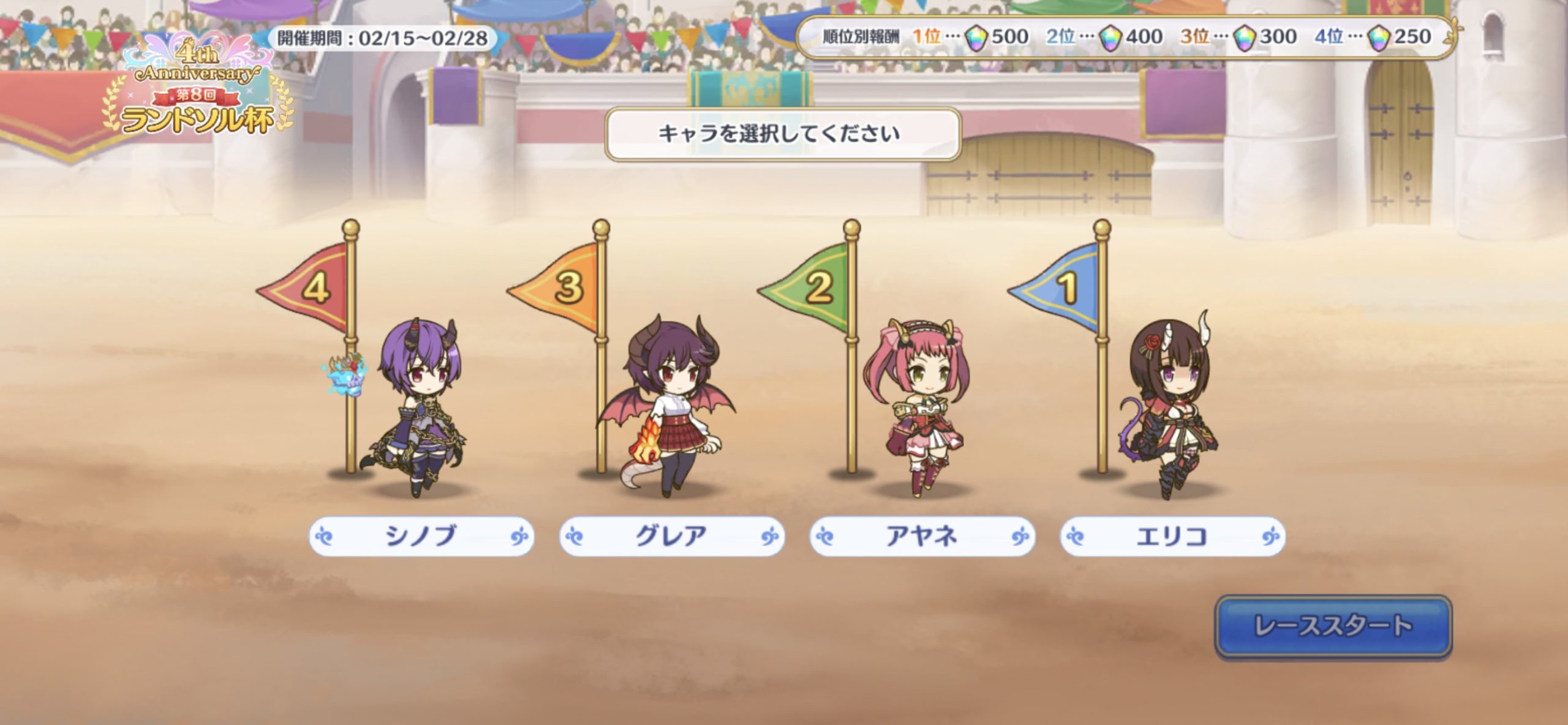Choose the グレア name plate
1568x725 pixels.
coord(671,536)
